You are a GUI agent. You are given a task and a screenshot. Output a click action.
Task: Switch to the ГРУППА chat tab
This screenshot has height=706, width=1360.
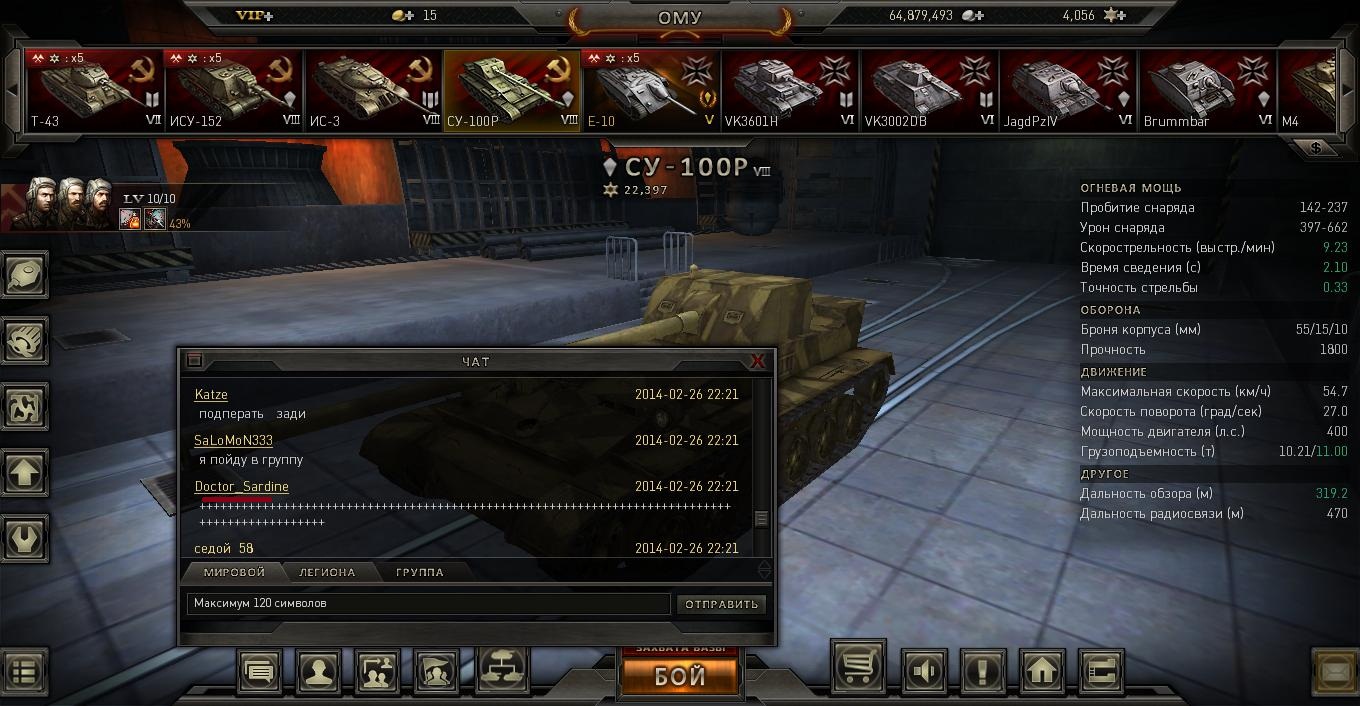[x=420, y=572]
